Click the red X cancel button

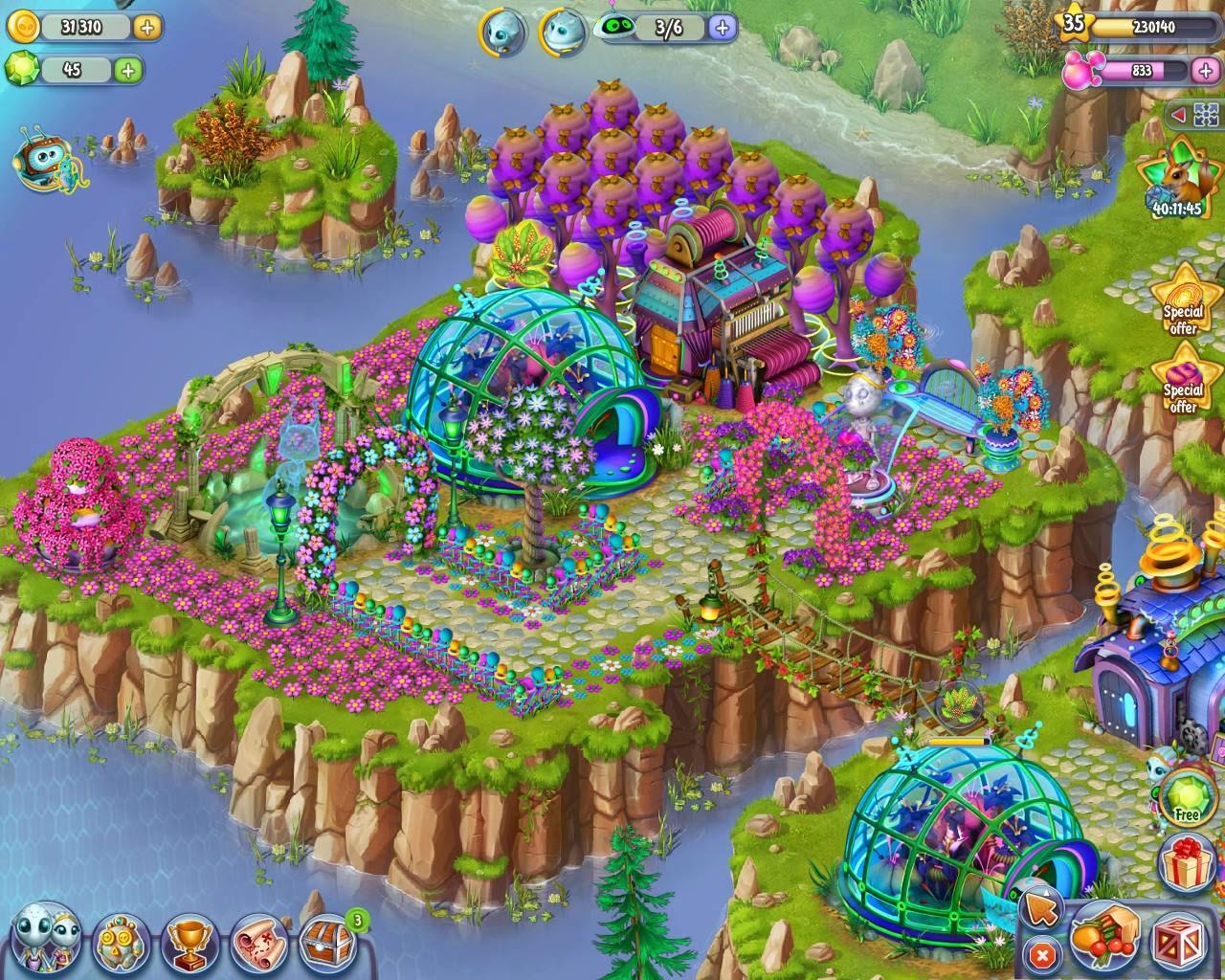tap(1042, 953)
